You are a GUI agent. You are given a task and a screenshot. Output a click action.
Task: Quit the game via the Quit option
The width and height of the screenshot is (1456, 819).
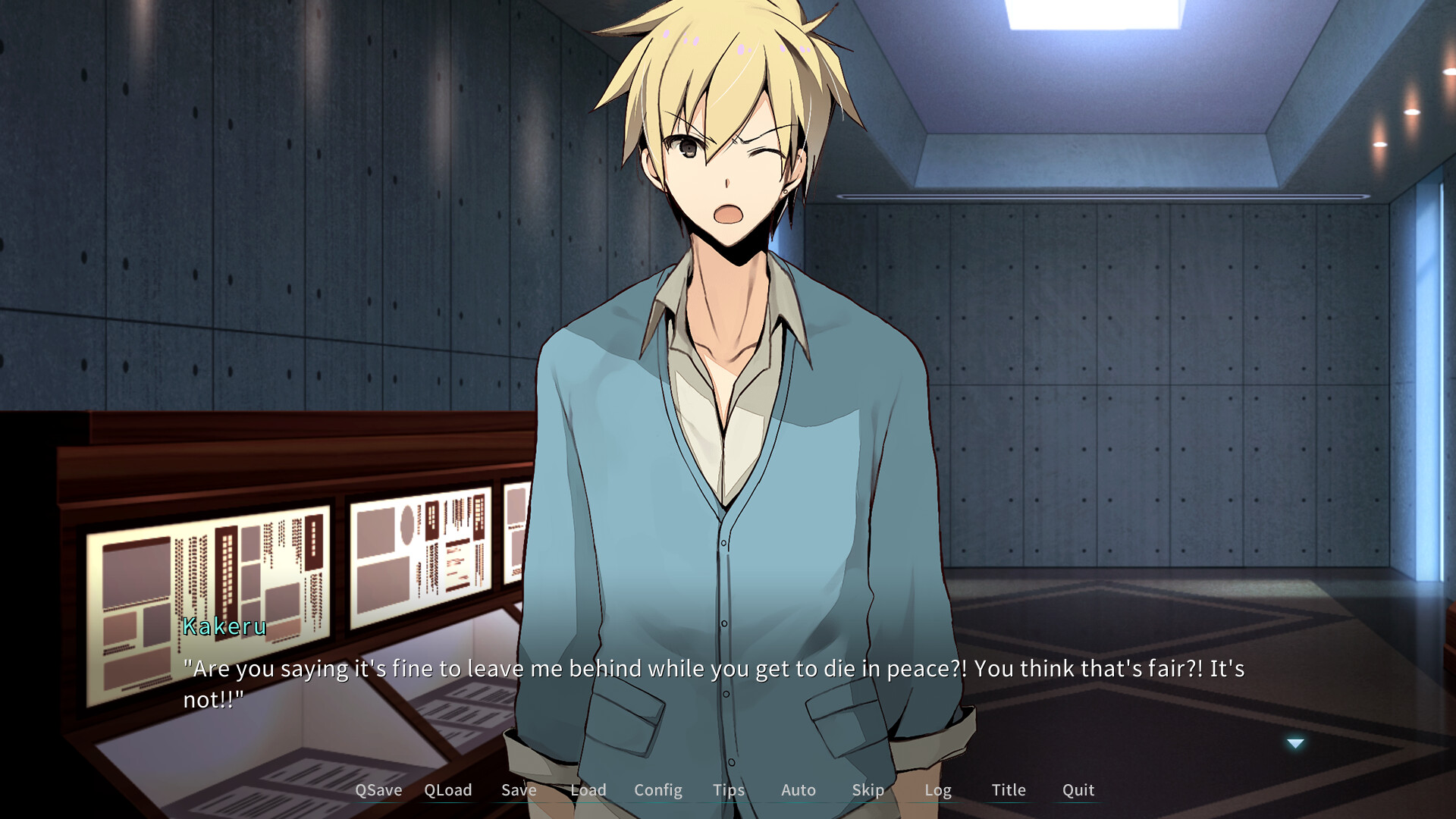point(1077,790)
